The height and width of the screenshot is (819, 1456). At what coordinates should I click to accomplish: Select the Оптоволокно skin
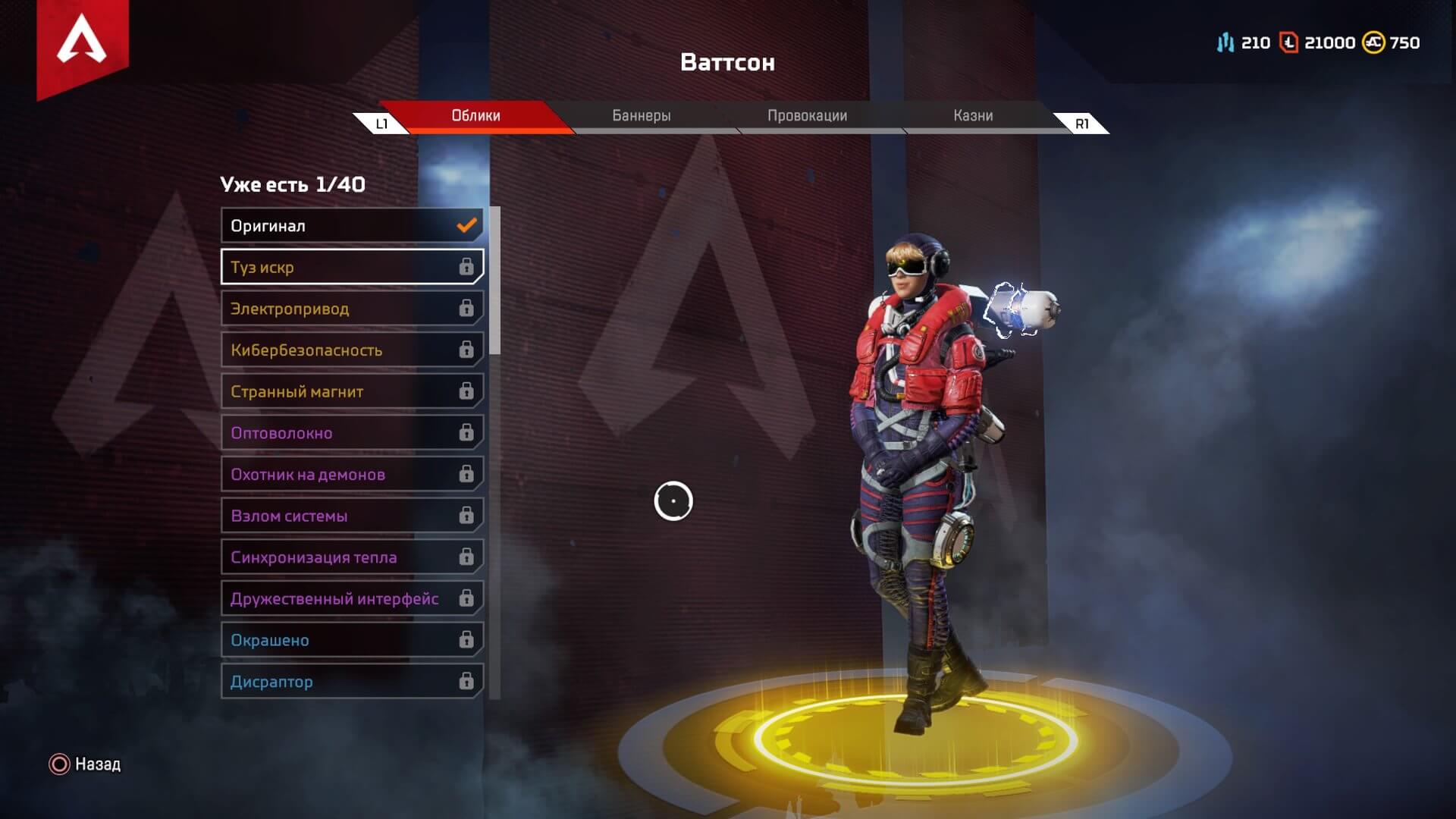pos(341,432)
